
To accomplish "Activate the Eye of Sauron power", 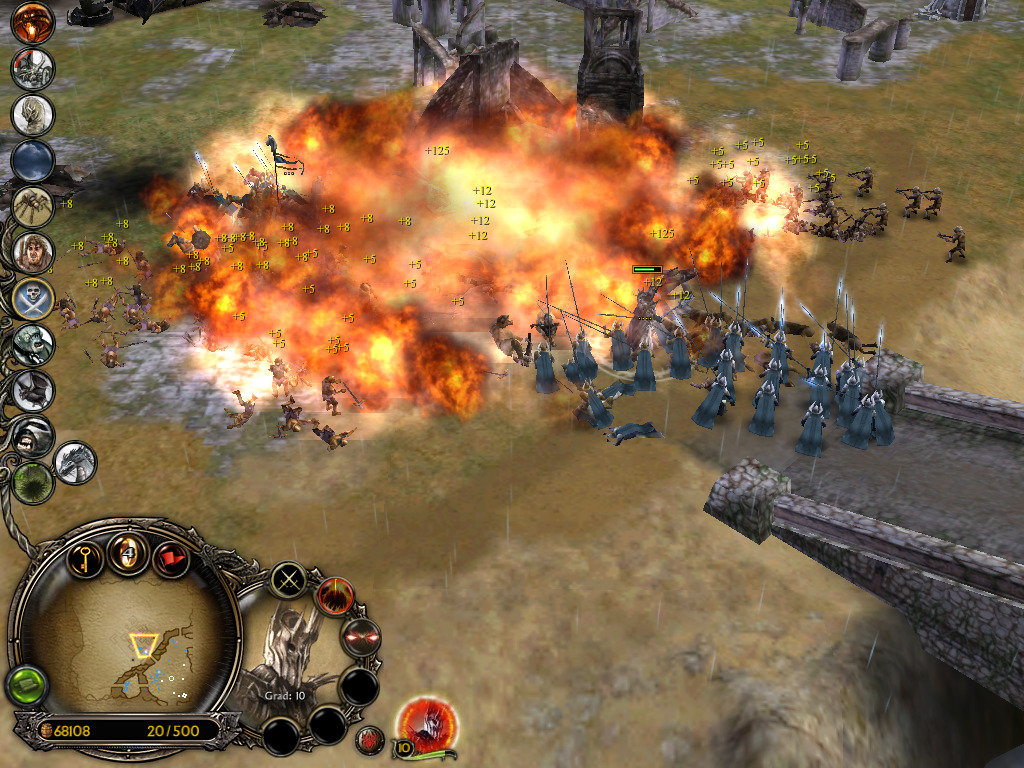I will [x=32, y=22].
